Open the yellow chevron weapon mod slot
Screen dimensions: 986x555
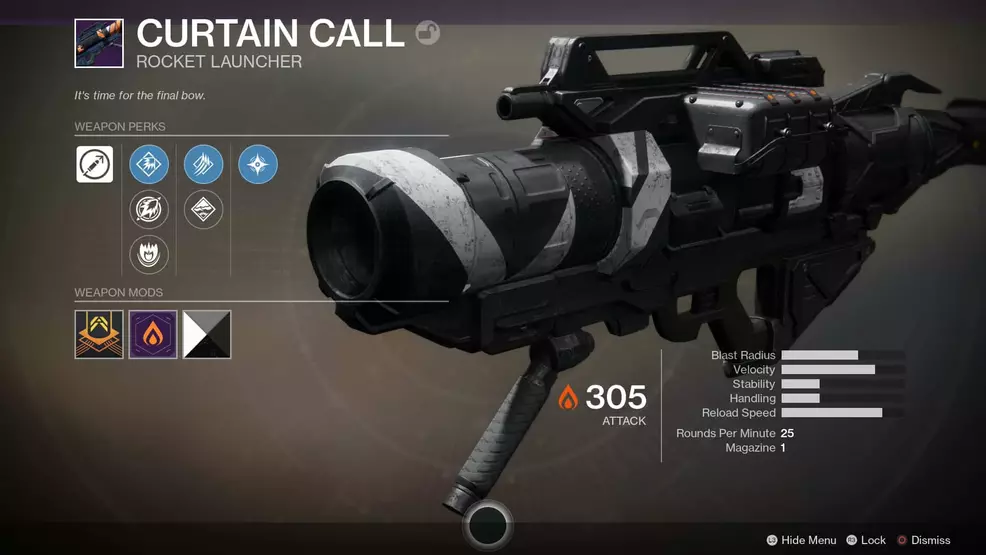[x=99, y=334]
